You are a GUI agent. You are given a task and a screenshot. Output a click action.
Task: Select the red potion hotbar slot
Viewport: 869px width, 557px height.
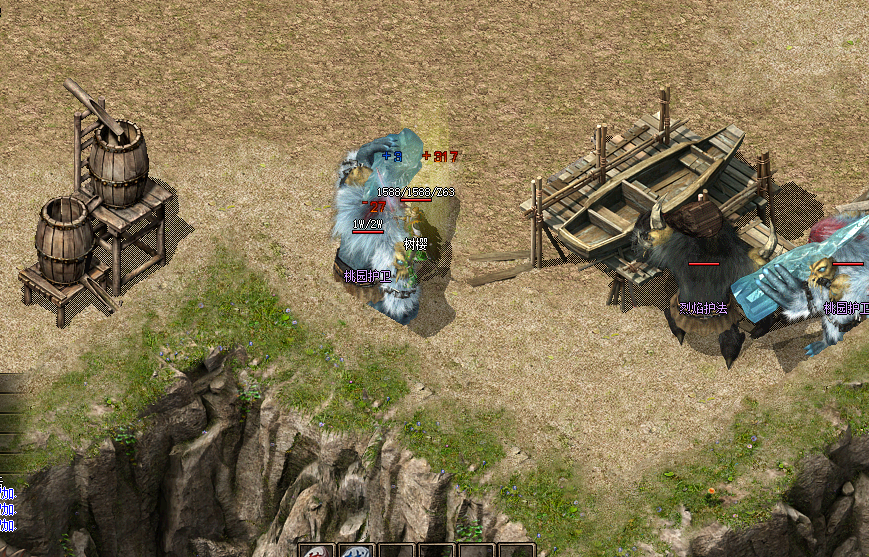coord(317,551)
